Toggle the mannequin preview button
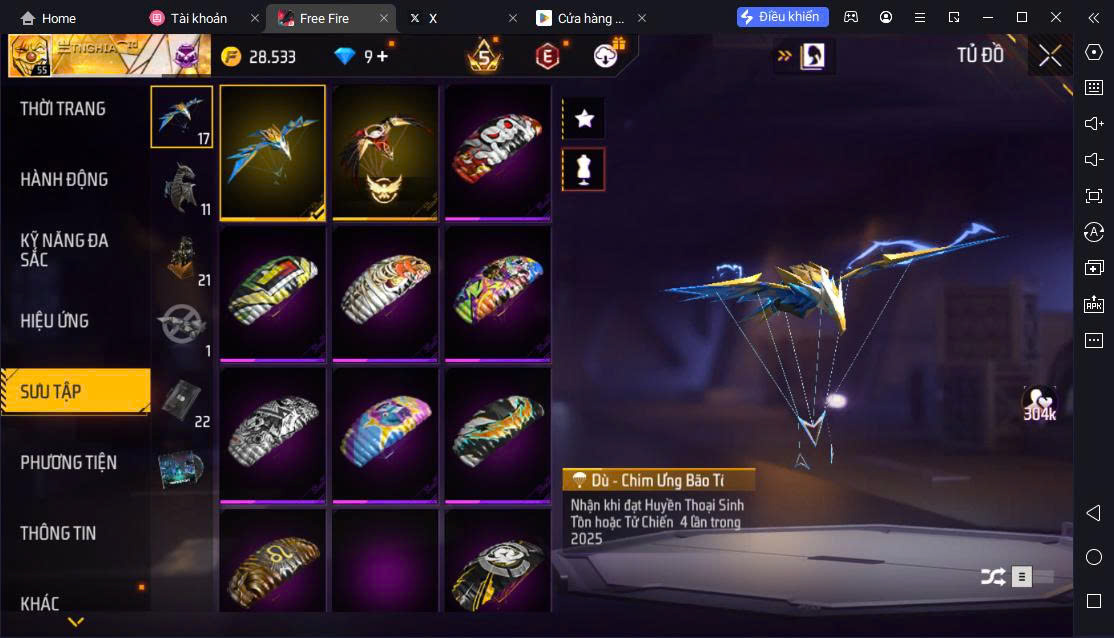The height and width of the screenshot is (638, 1114). 585,170
